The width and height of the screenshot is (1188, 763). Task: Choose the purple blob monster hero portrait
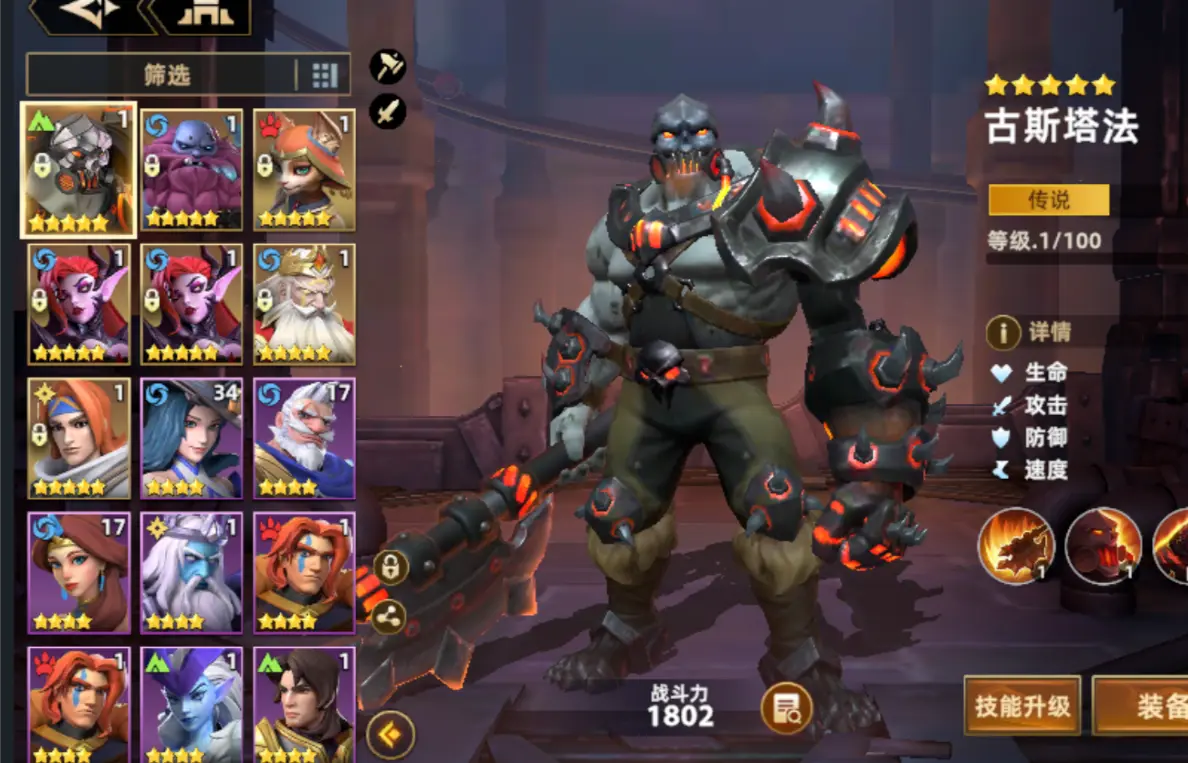[191, 170]
